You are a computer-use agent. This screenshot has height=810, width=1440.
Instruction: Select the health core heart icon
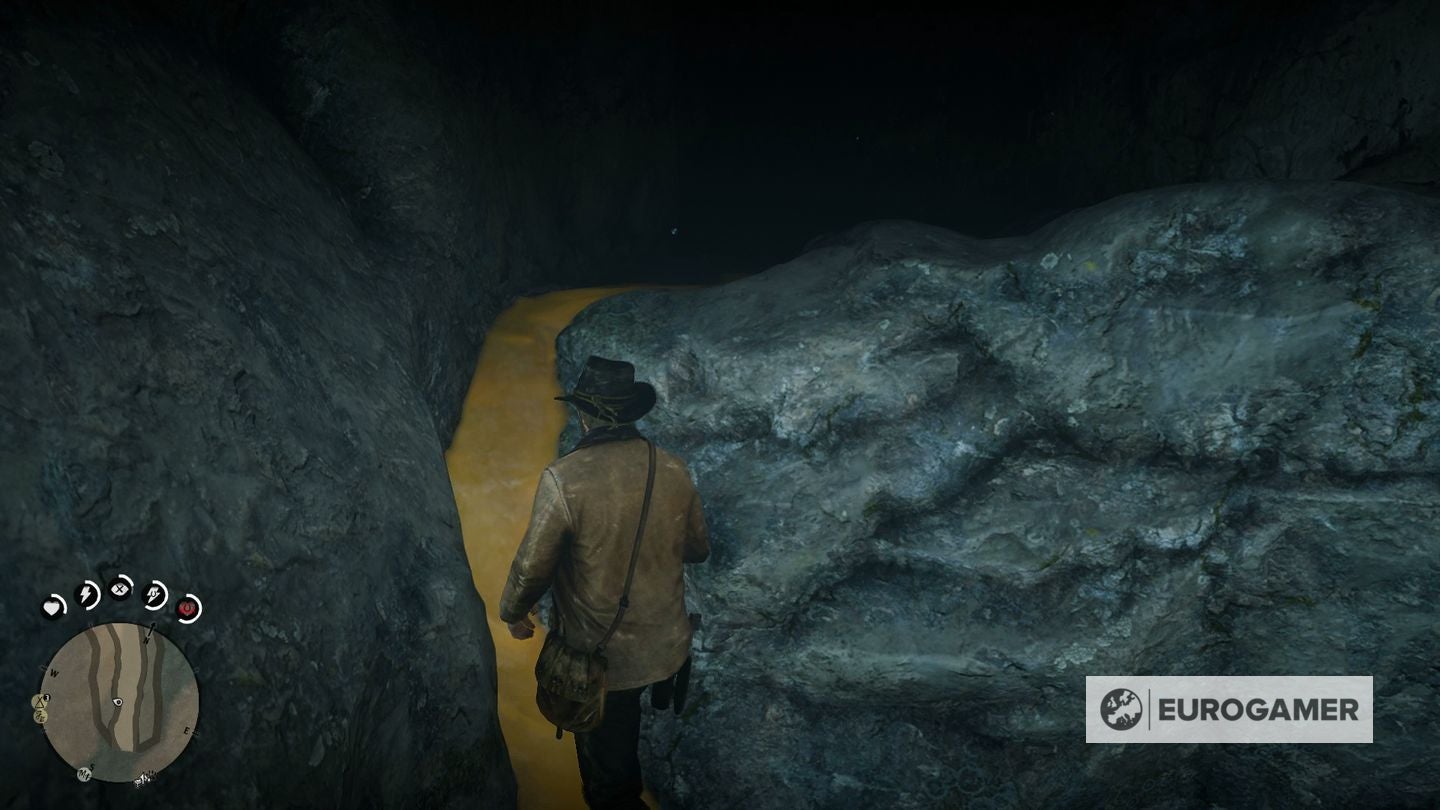pos(51,607)
